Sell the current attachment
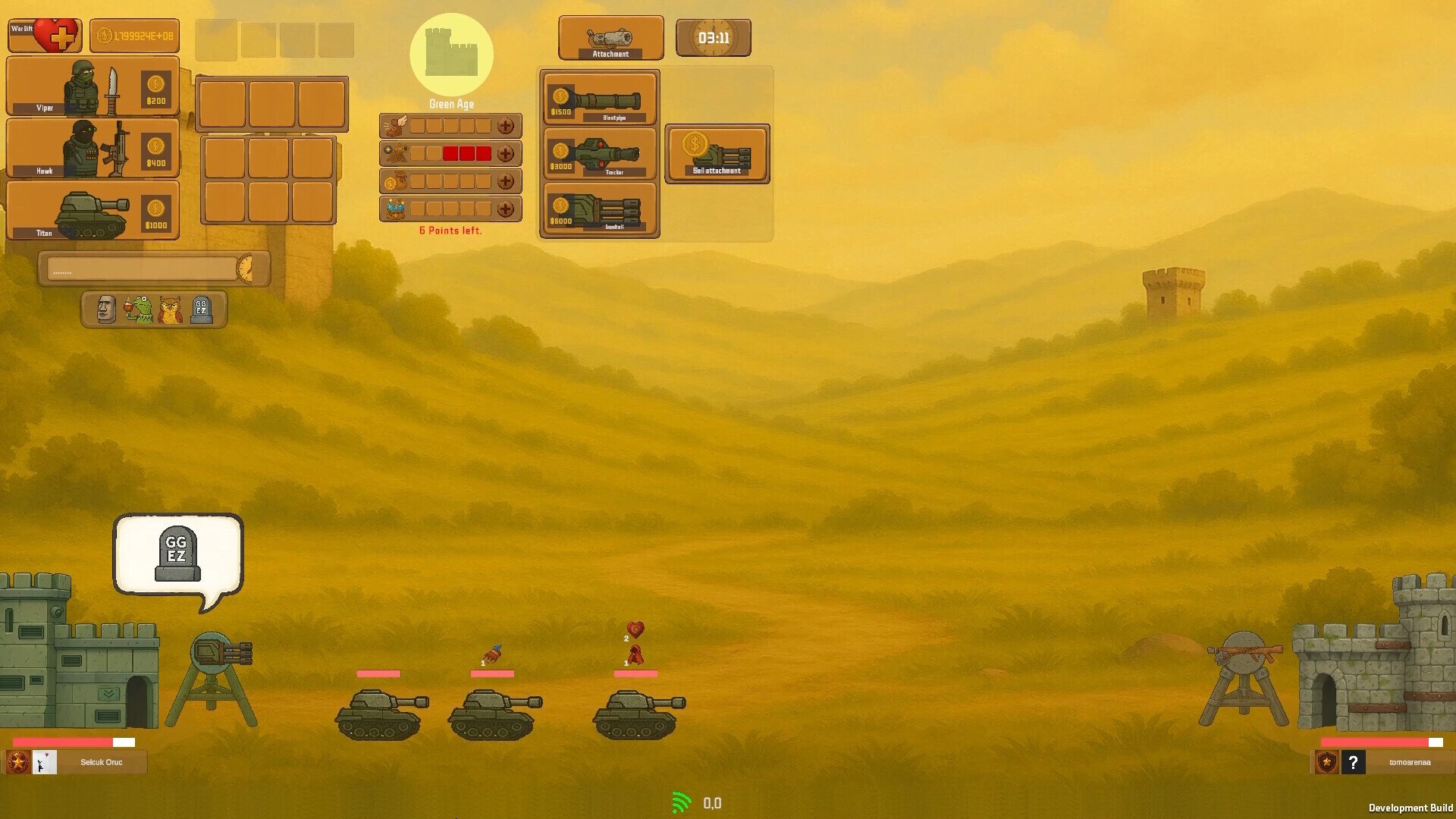Screen dimensions: 1456x819 tap(717, 154)
